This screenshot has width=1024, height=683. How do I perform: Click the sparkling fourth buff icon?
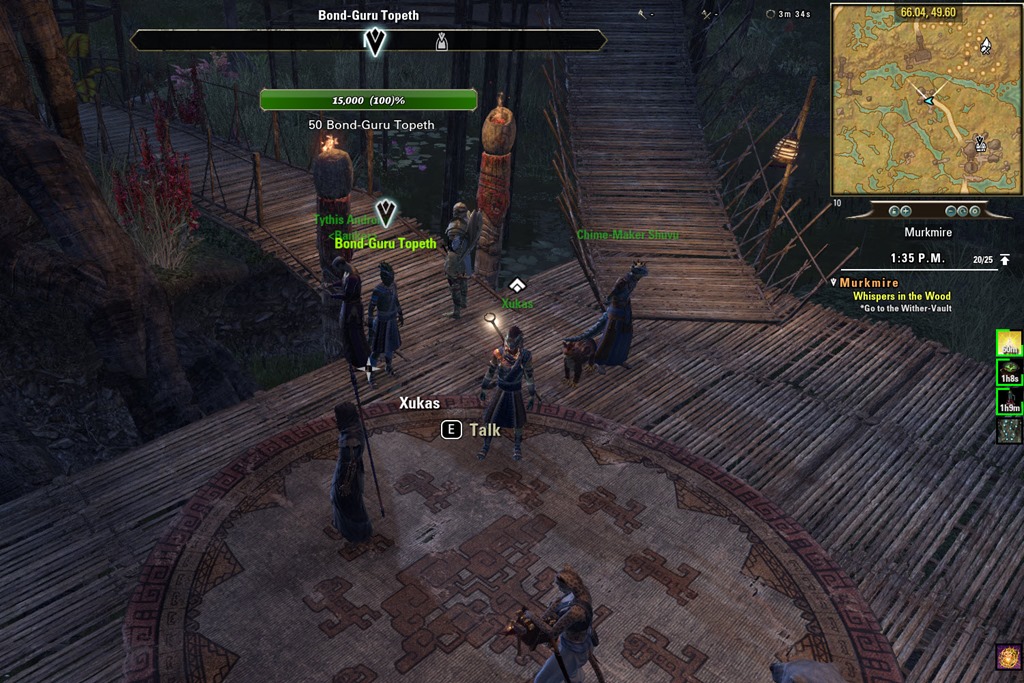pos(1008,430)
